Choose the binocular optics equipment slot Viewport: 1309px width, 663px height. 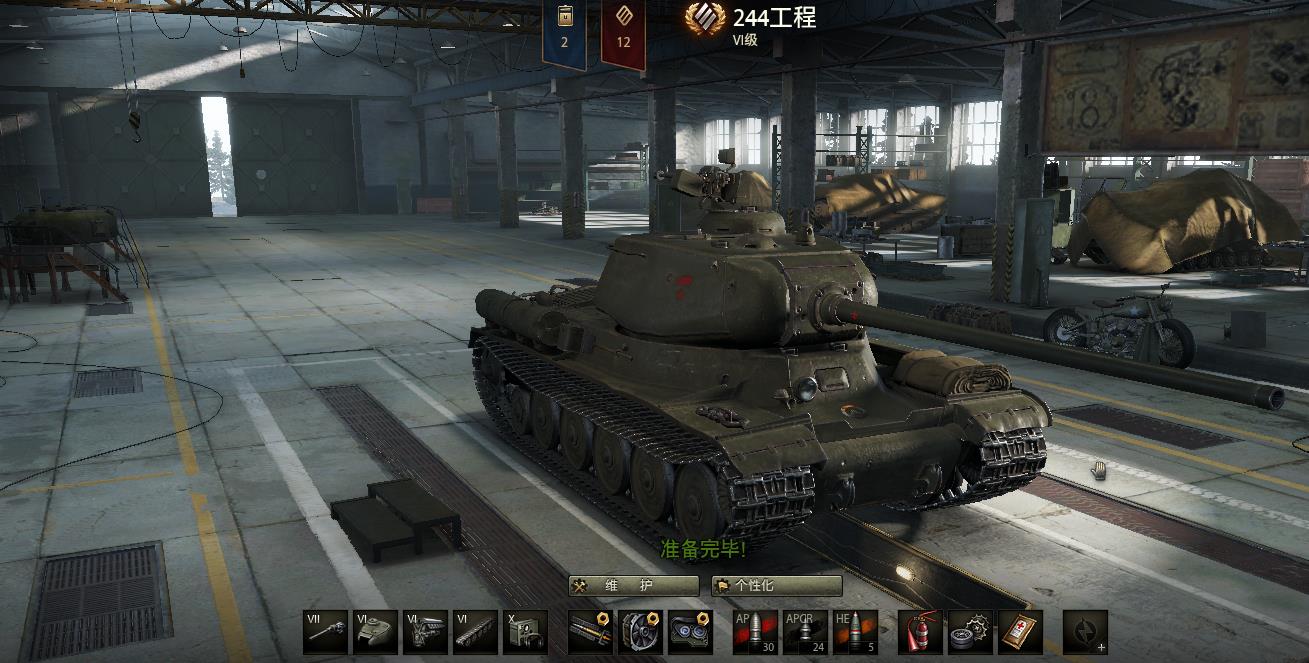coord(690,632)
